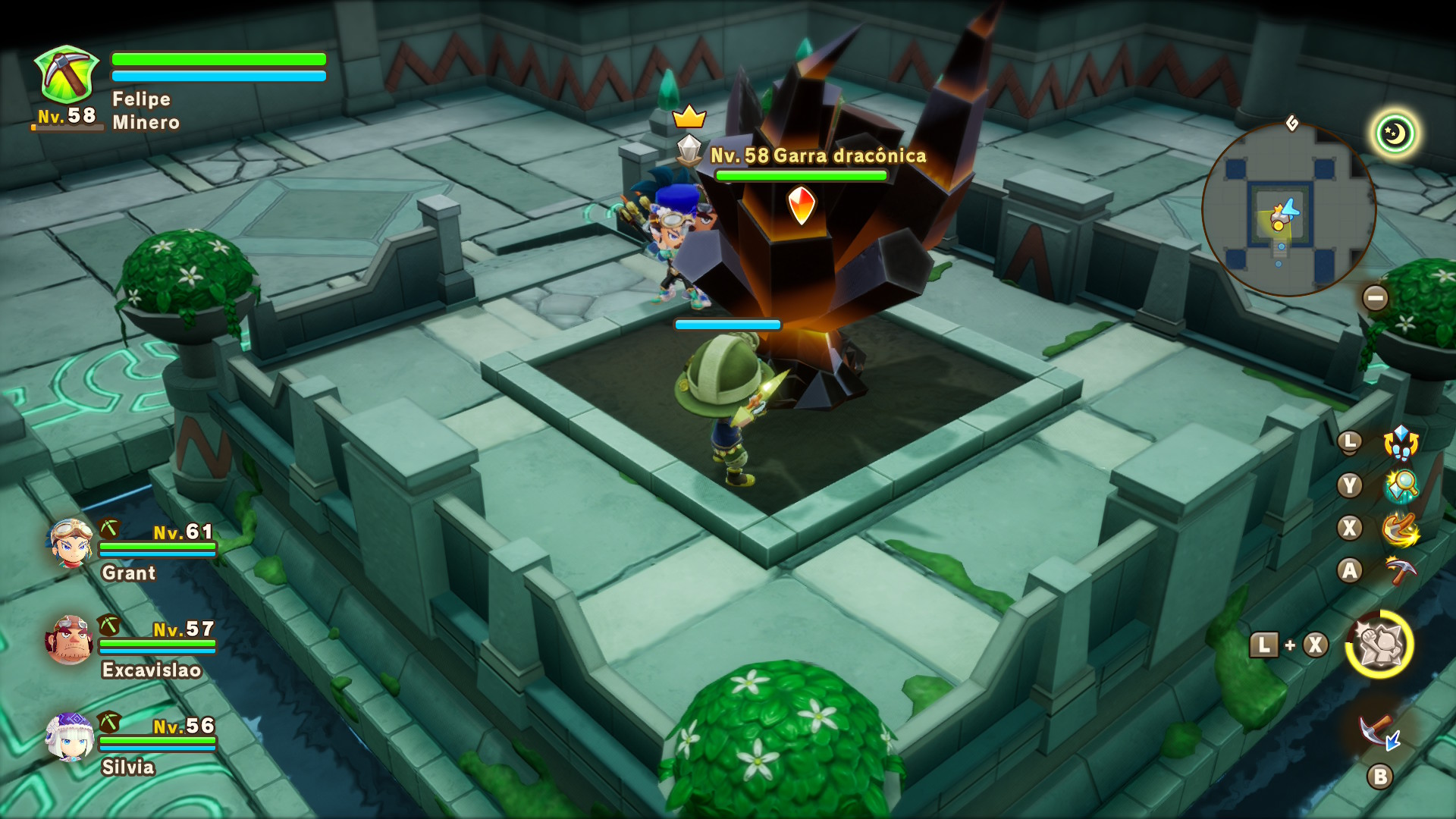Image resolution: width=1456 pixels, height=819 pixels.
Task: Click the Garra dracónica target nameplate
Action: pyautogui.click(x=817, y=155)
